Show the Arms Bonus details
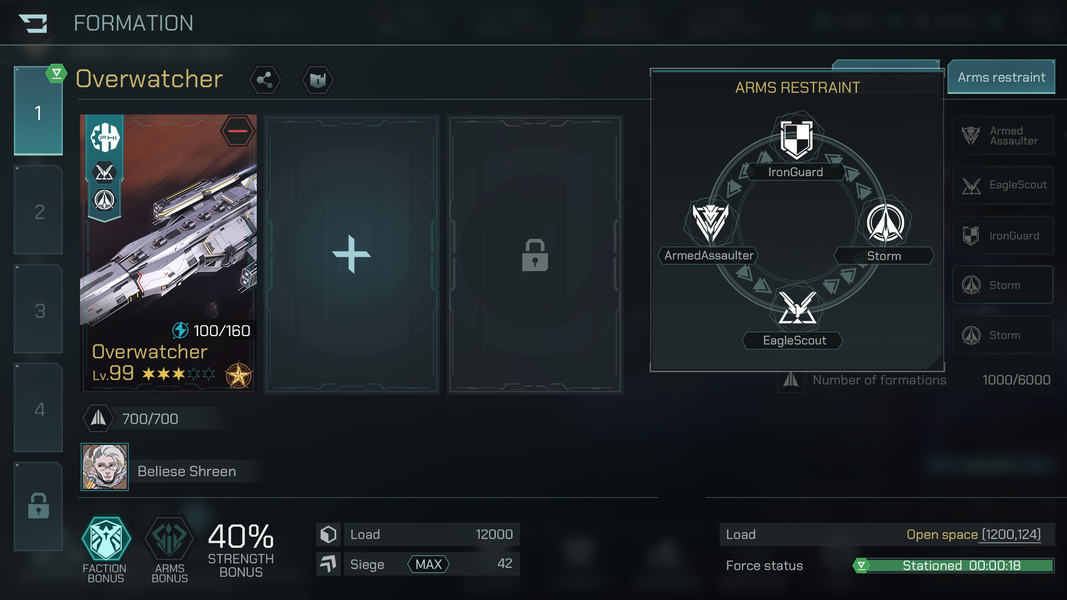Image resolution: width=1067 pixels, height=600 pixels. click(169, 540)
